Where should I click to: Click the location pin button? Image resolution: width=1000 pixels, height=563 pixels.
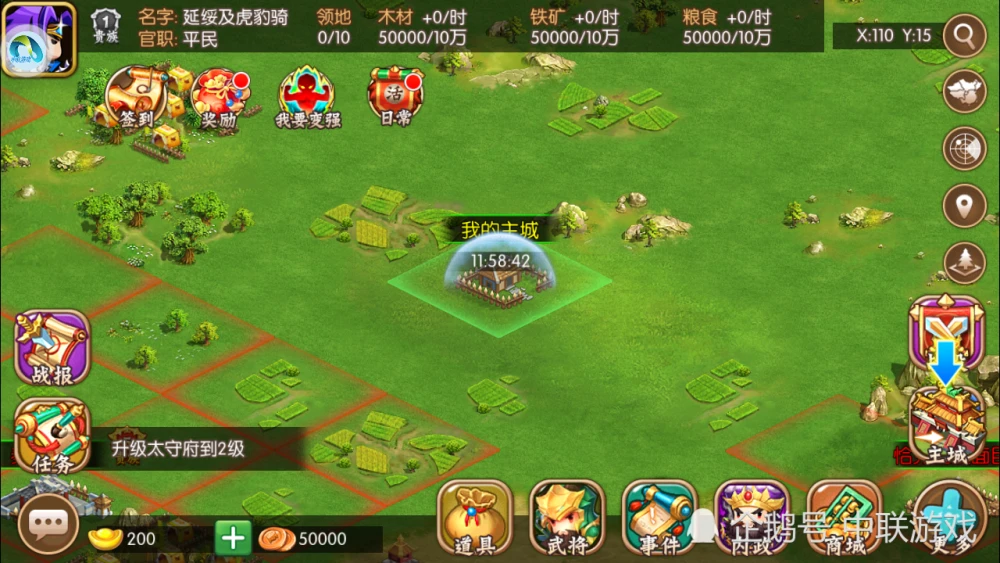pos(964,206)
